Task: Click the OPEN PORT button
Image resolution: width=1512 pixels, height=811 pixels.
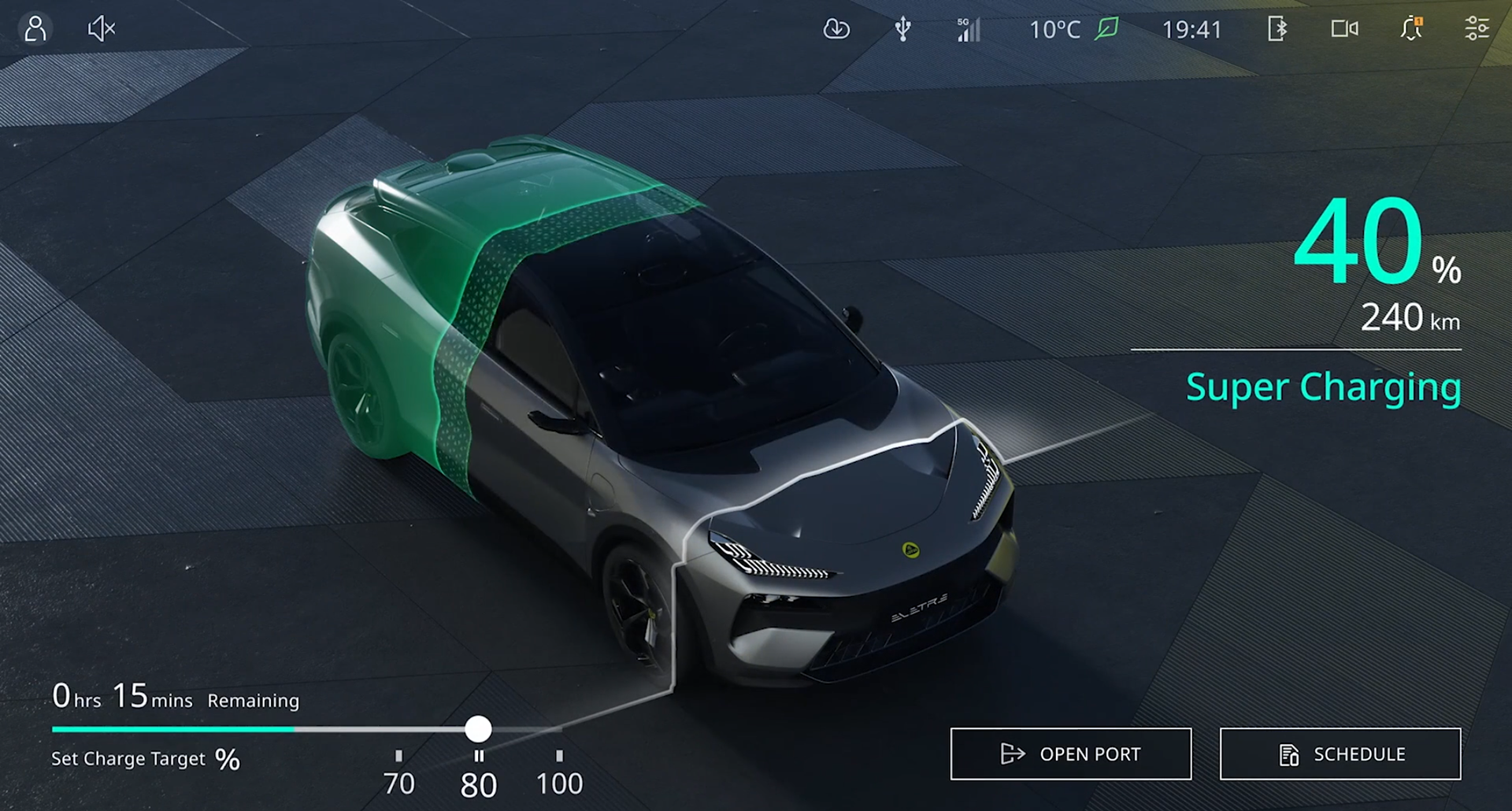Action: pos(1070,754)
